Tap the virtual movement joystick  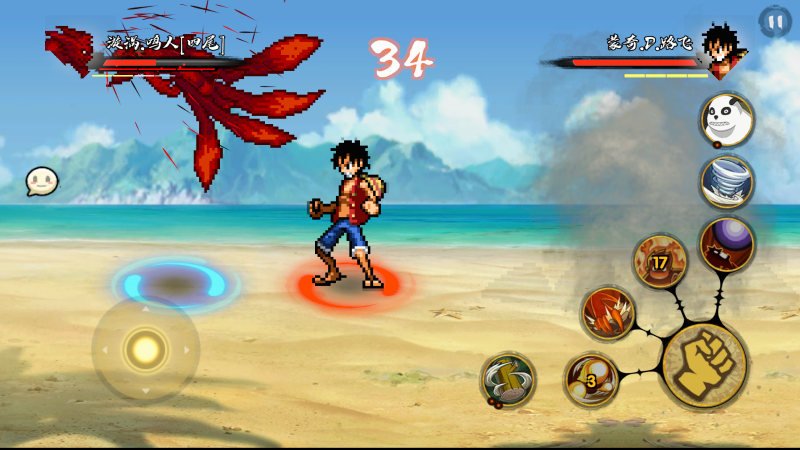[146, 349]
